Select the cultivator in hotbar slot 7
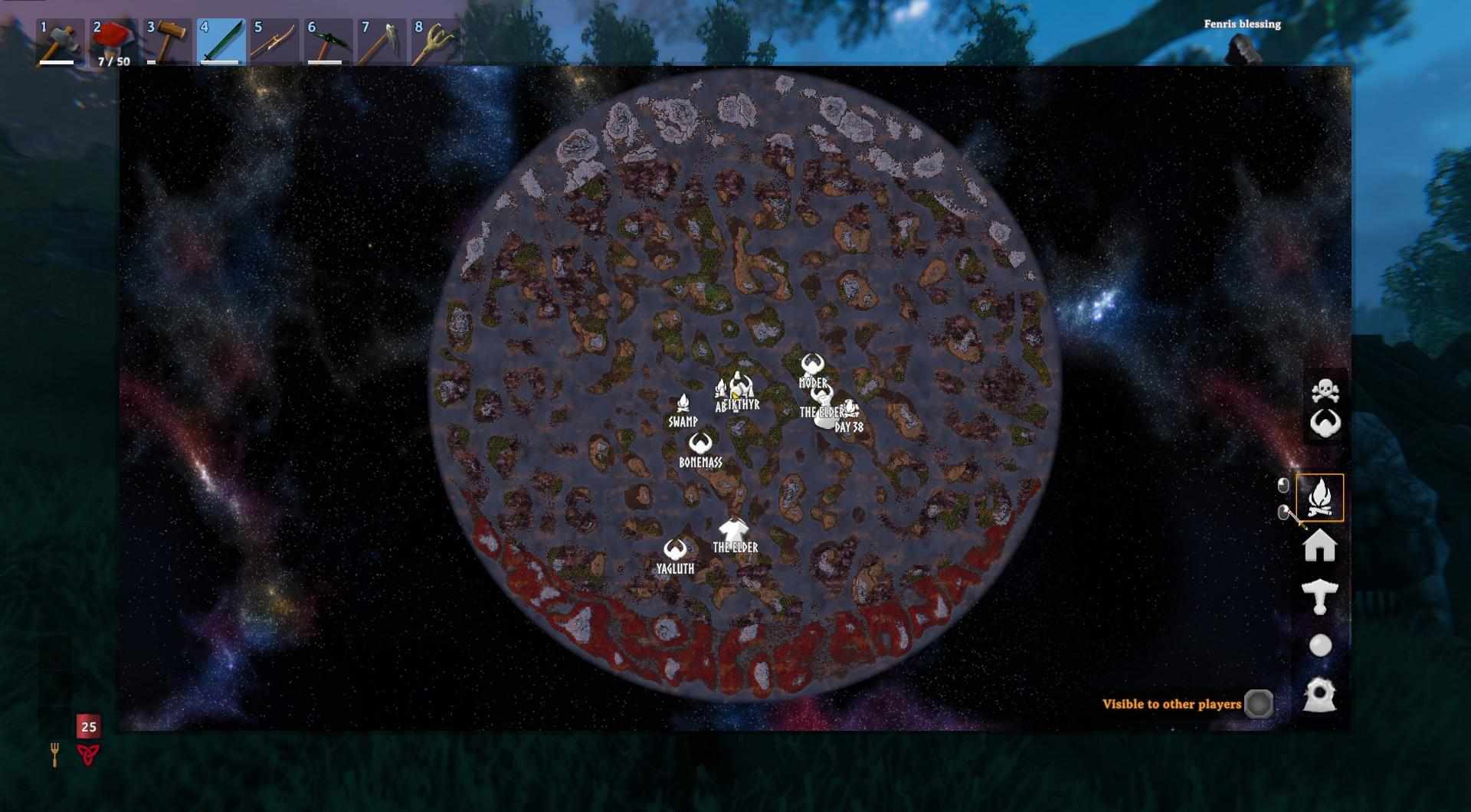Viewport: 1471px width, 812px height. tap(382, 42)
